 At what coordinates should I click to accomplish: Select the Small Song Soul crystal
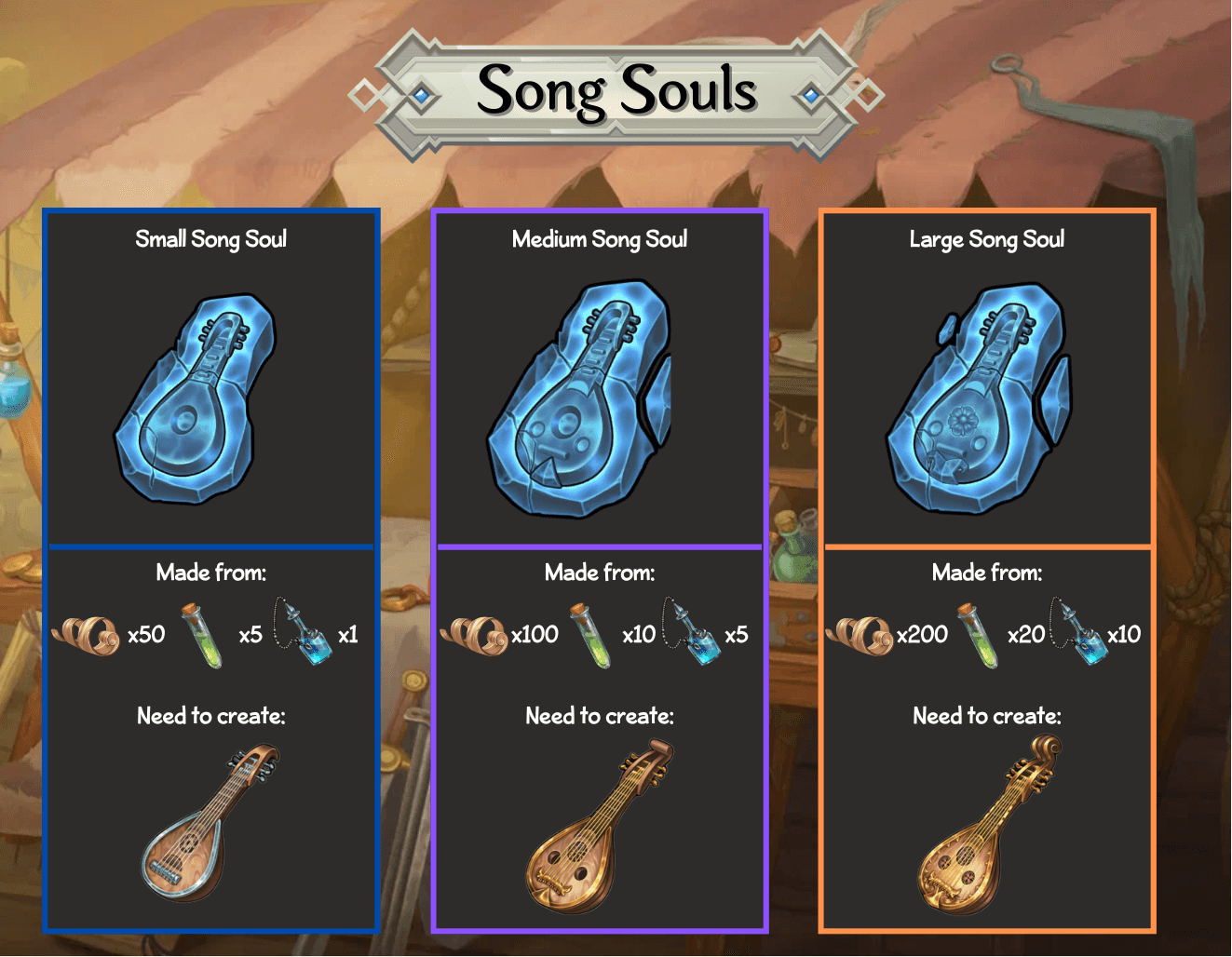pyautogui.click(x=196, y=398)
